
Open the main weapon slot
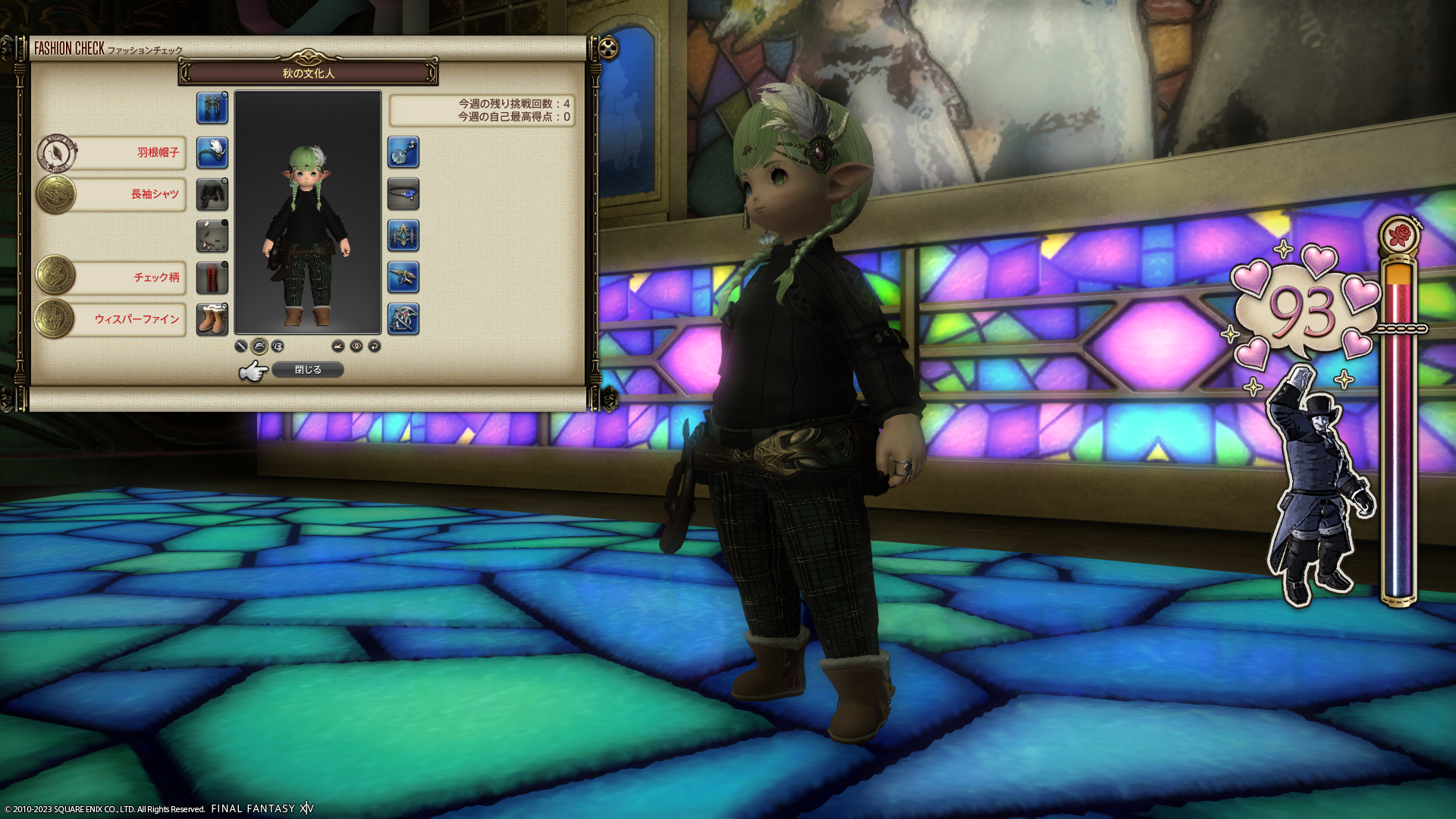212,108
